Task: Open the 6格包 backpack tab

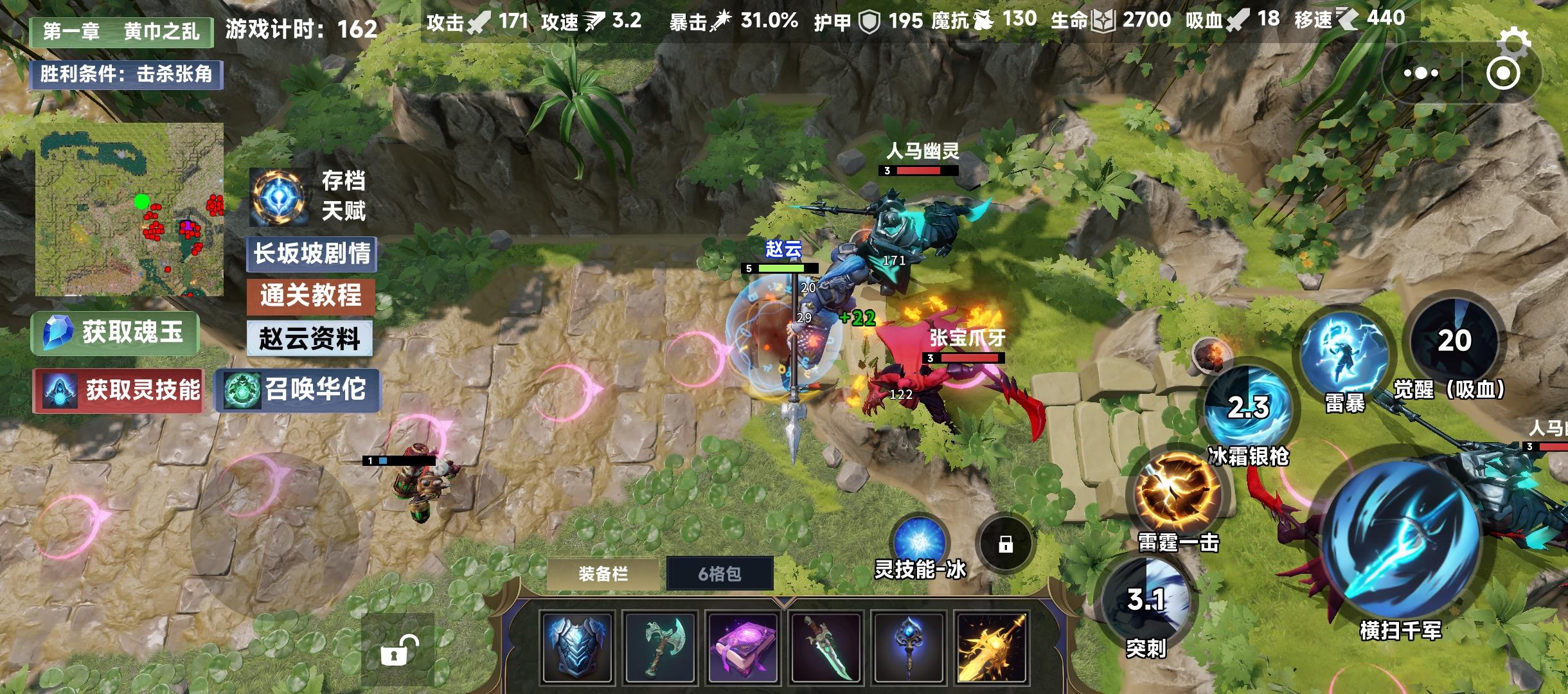Action: pos(720,572)
